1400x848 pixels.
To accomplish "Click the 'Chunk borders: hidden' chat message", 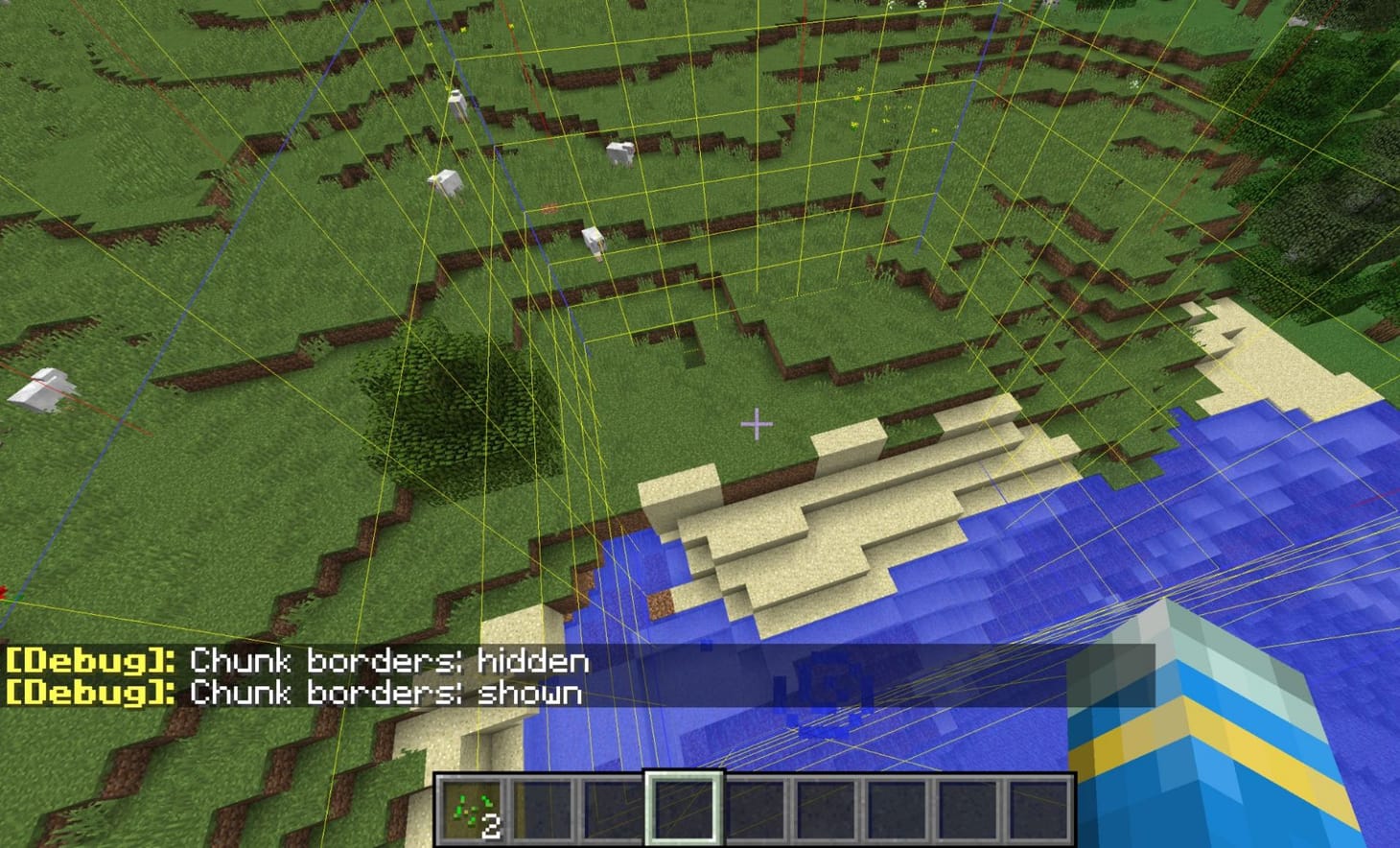I will tap(384, 659).
